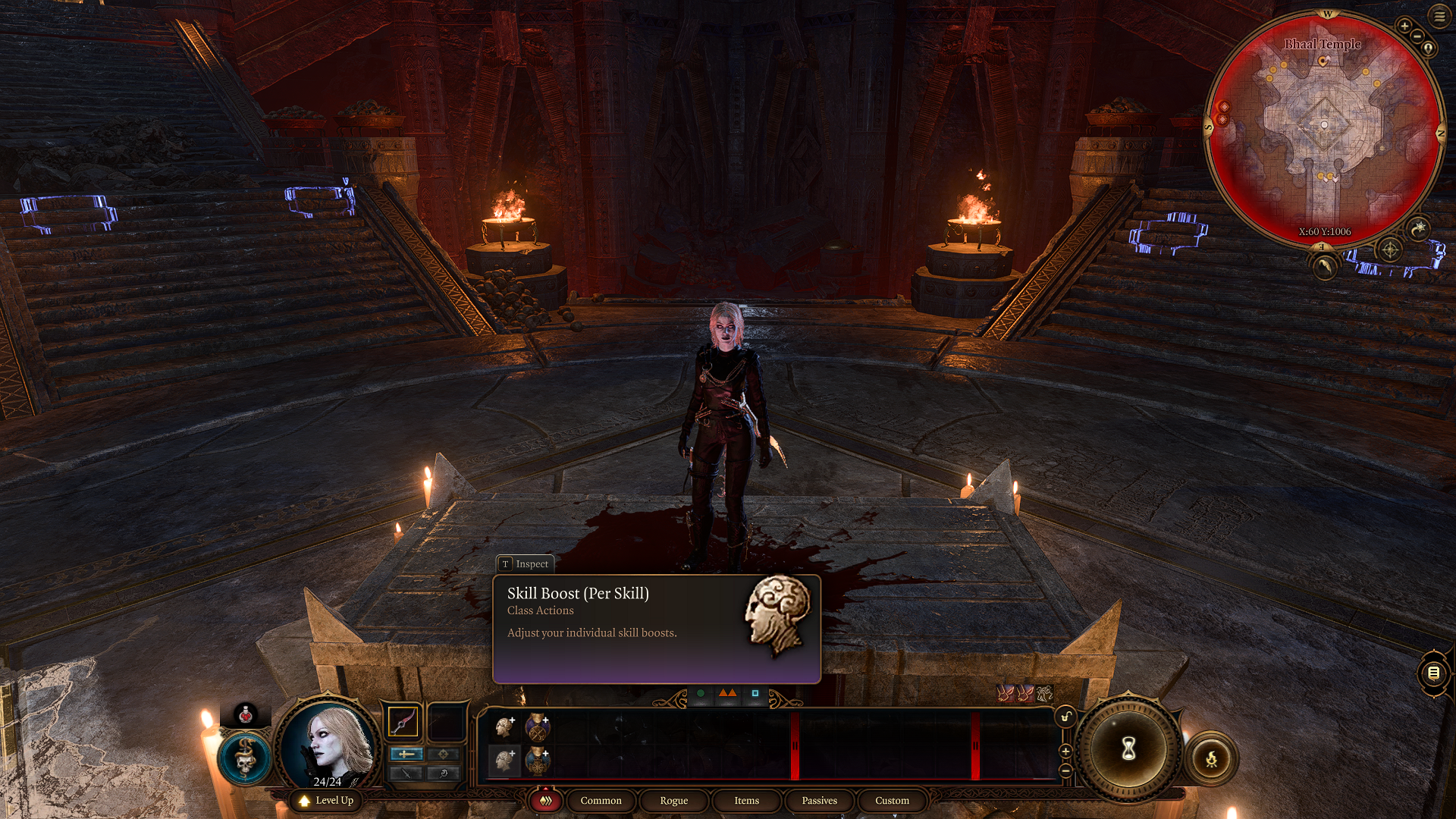The image size is (1456, 819).
Task: Open the dialogue log book icon top right
Action: tap(1433, 671)
